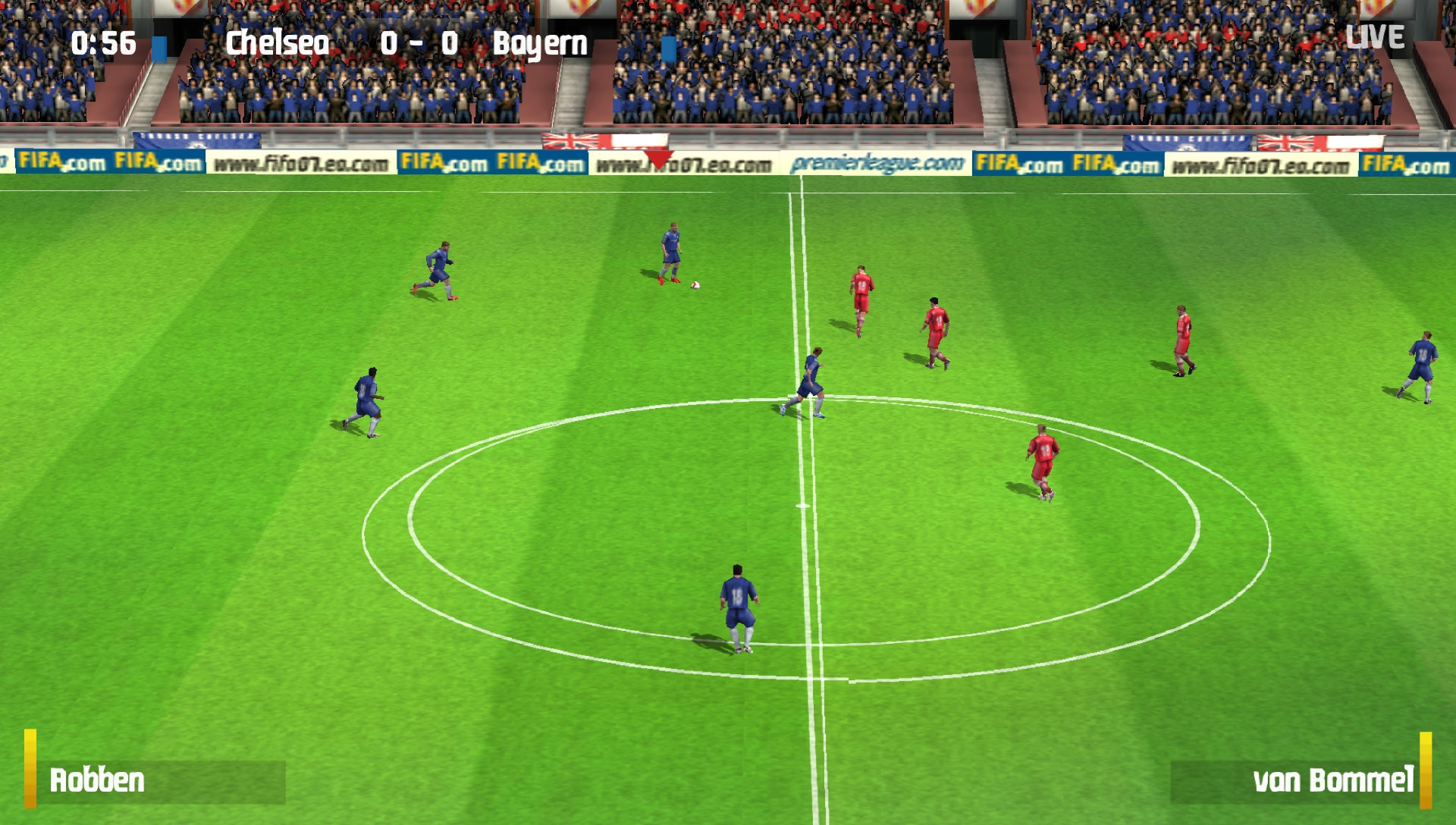
Task: Click the red downward arrow on the banner
Action: click(659, 159)
